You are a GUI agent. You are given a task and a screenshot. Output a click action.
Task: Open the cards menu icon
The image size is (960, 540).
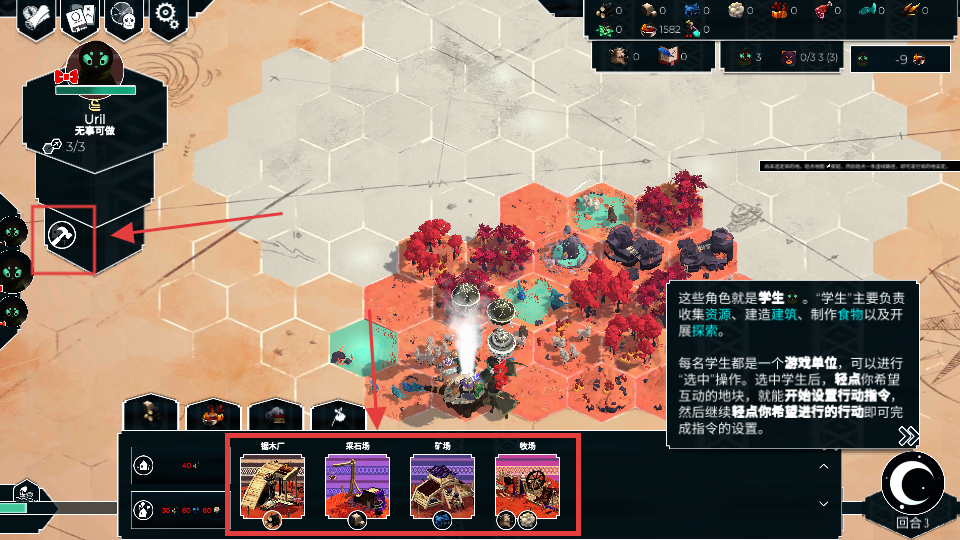(x=78, y=17)
